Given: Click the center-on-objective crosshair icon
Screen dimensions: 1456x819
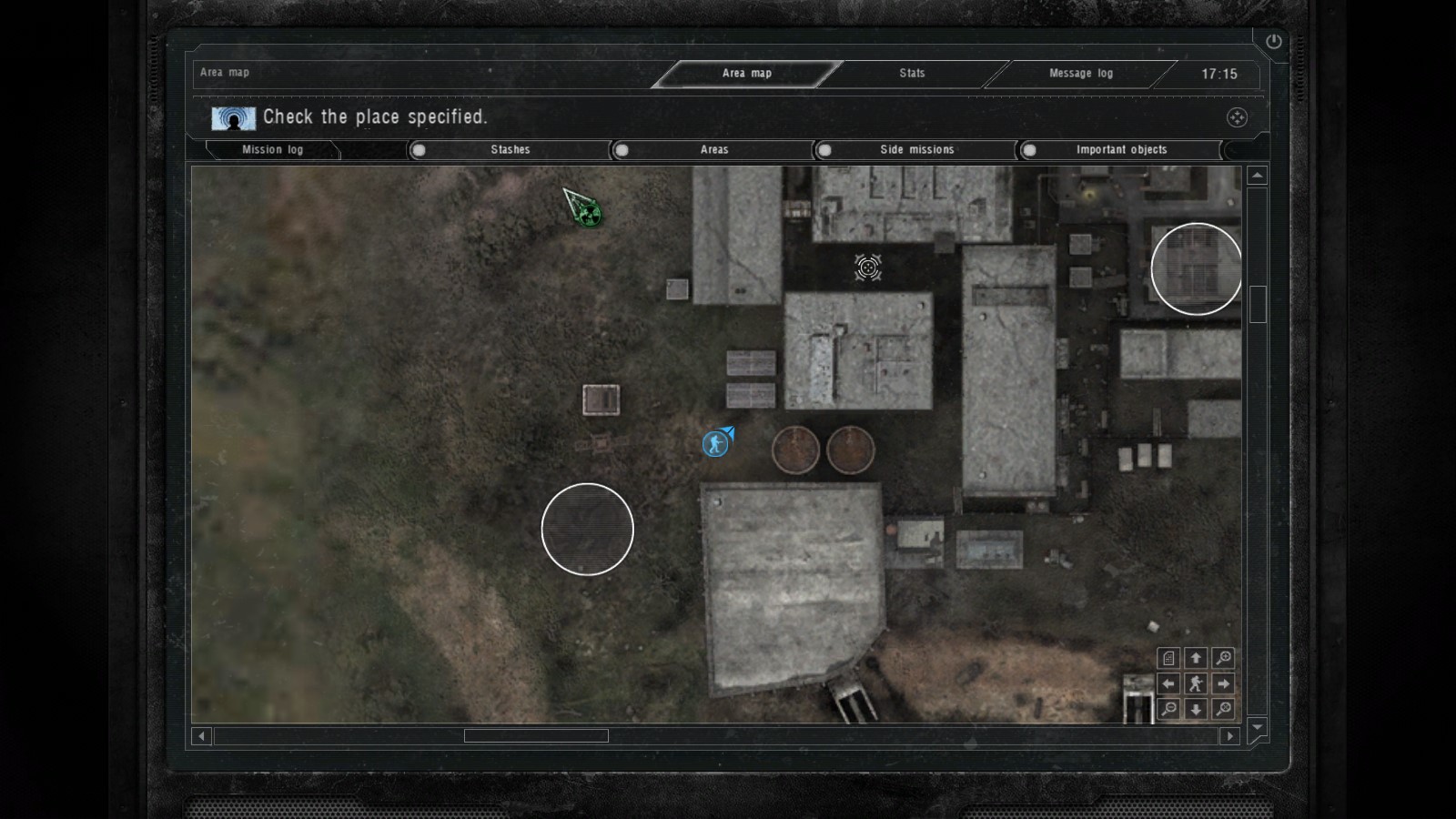Looking at the screenshot, I should [1237, 117].
